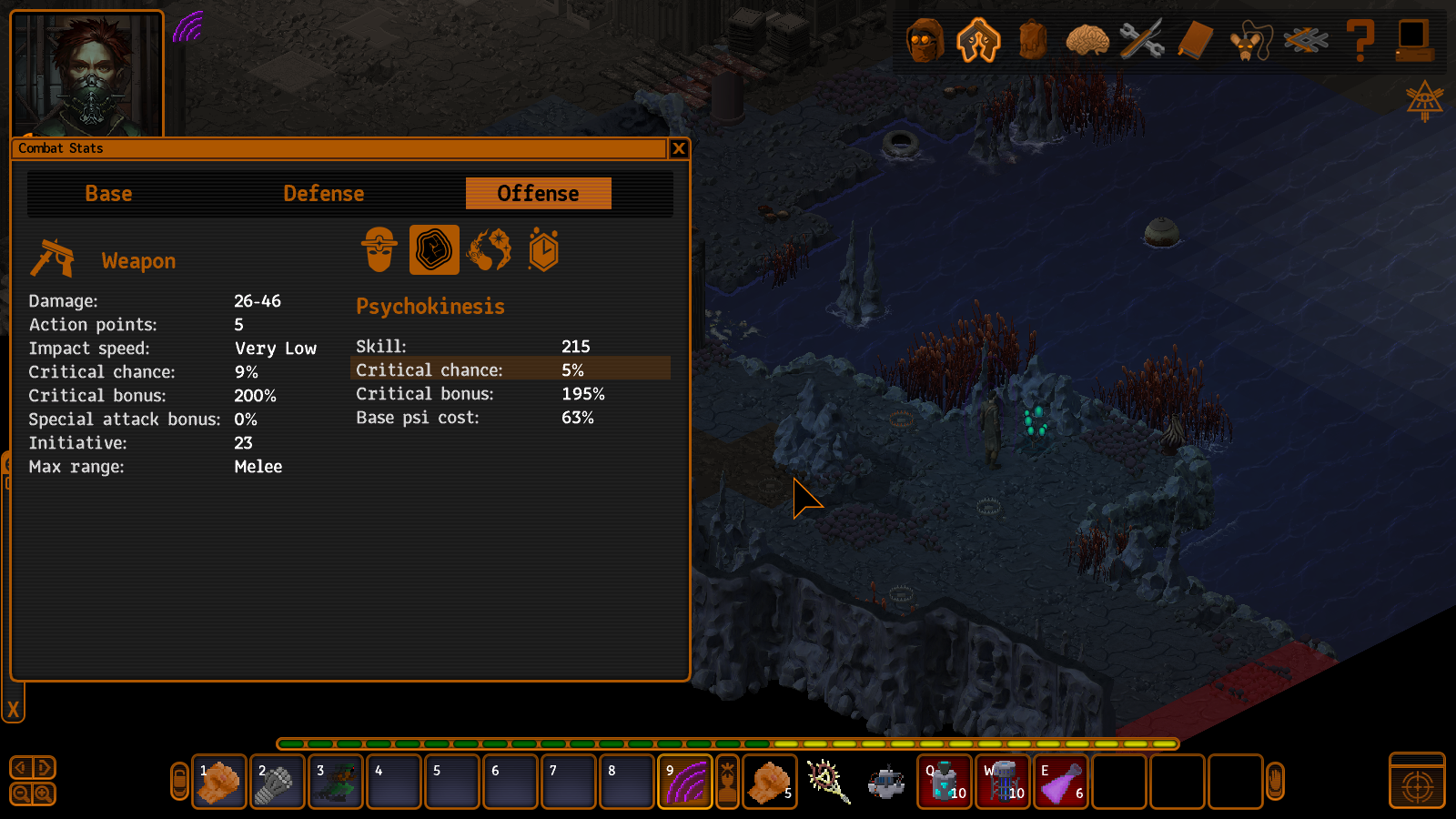Open the hooded character sheet icon
This screenshot has width=1456, height=819.
click(925, 41)
